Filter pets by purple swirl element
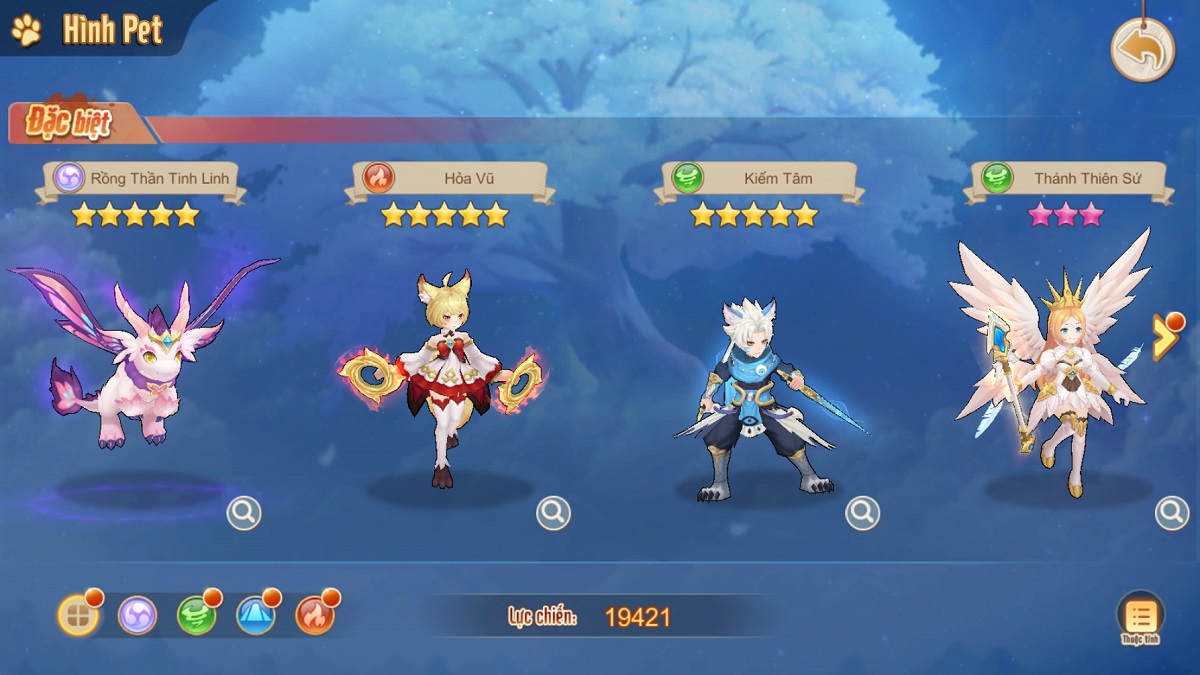The image size is (1200, 675). pos(137,615)
